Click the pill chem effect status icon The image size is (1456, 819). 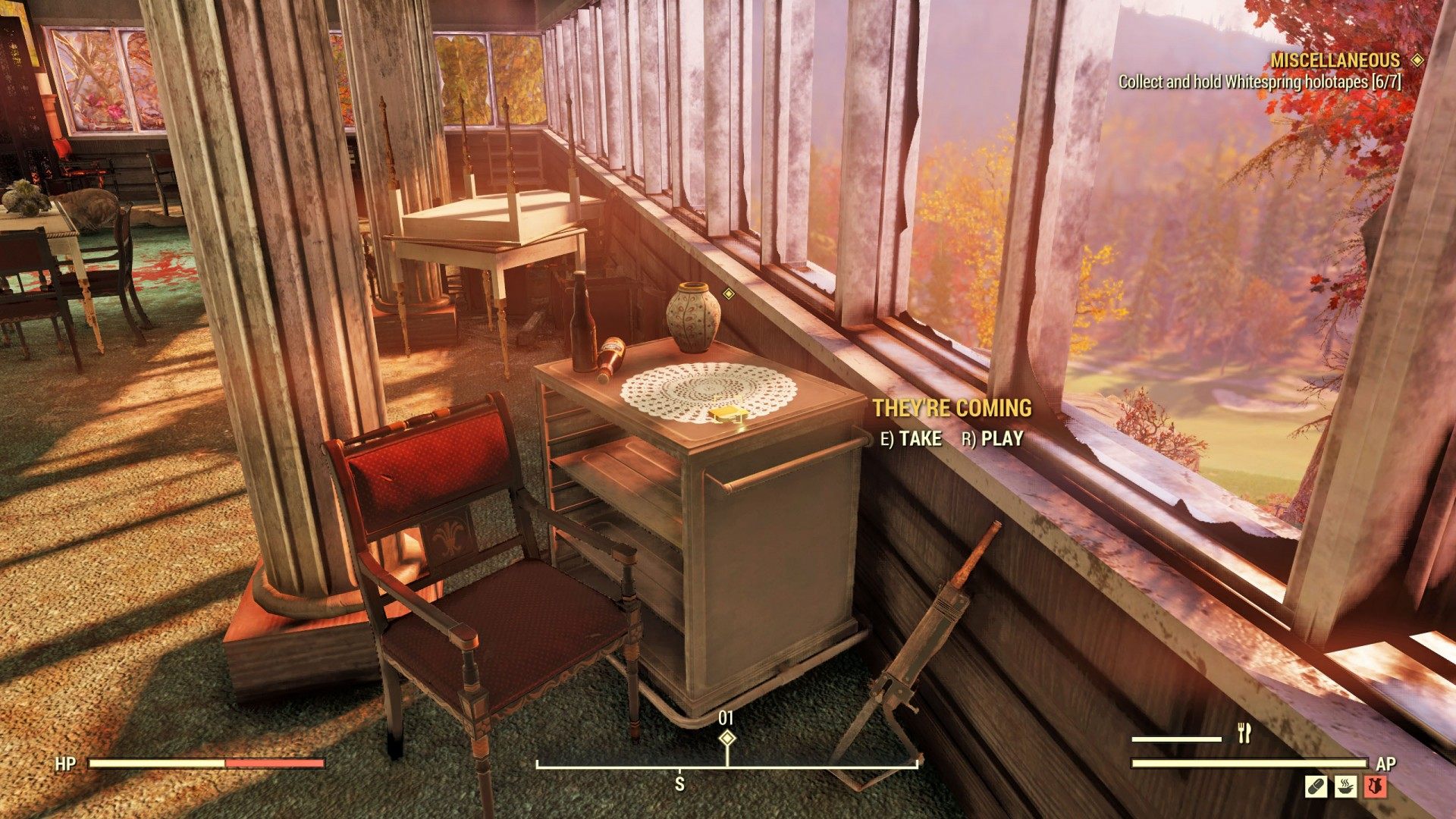tap(1316, 786)
